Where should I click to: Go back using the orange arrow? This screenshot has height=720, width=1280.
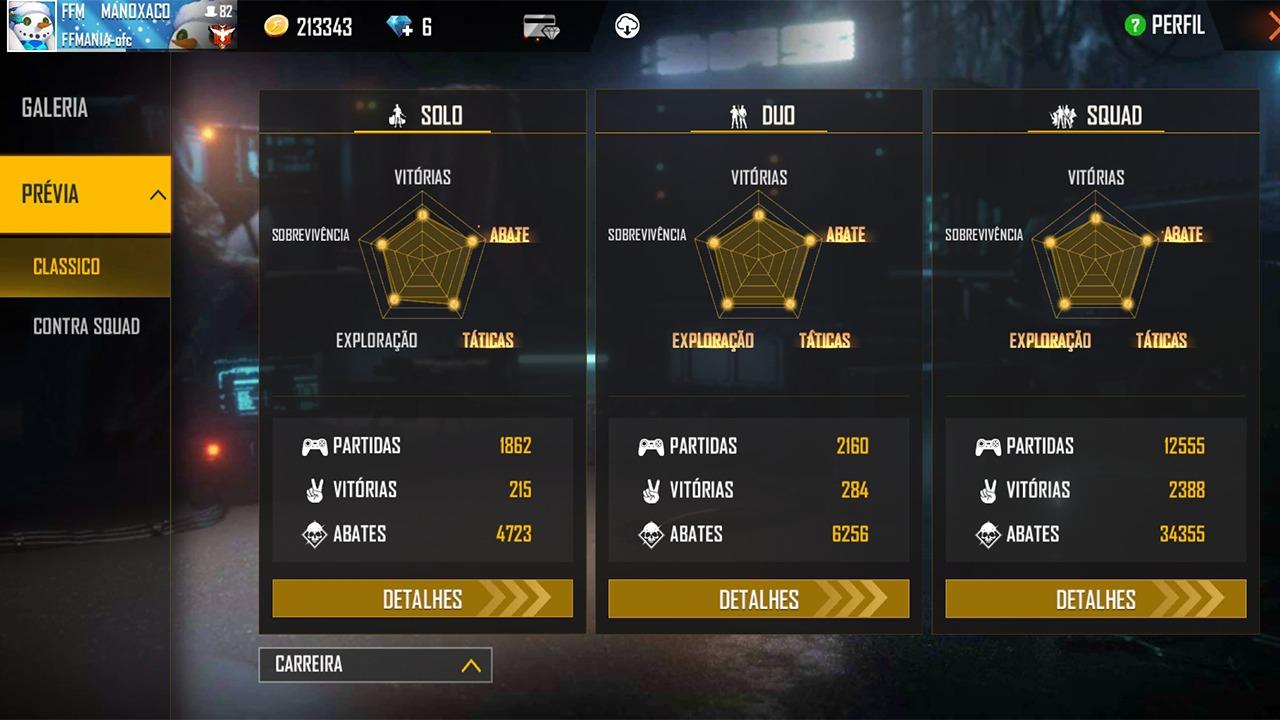coord(1271,26)
